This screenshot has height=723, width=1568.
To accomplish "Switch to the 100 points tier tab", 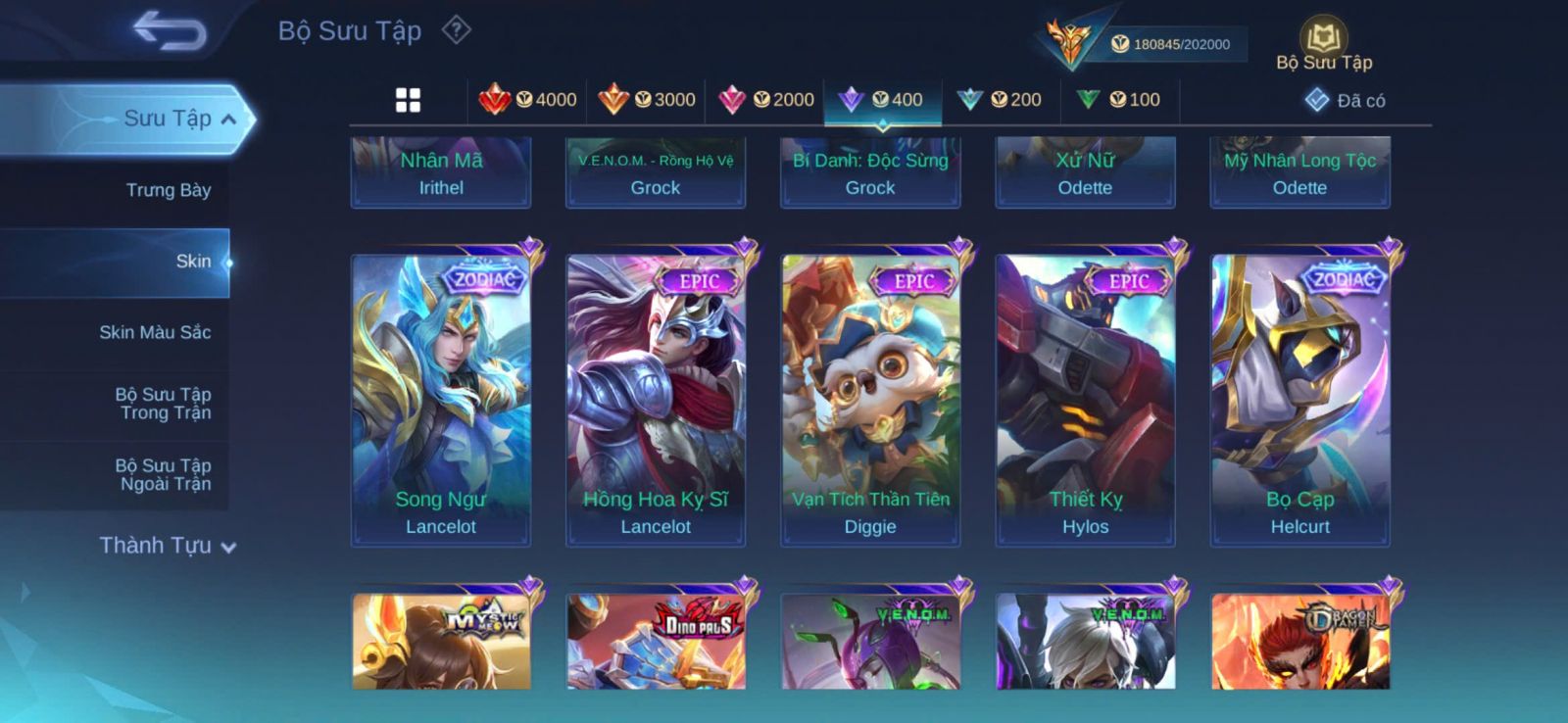I will tap(1119, 100).
